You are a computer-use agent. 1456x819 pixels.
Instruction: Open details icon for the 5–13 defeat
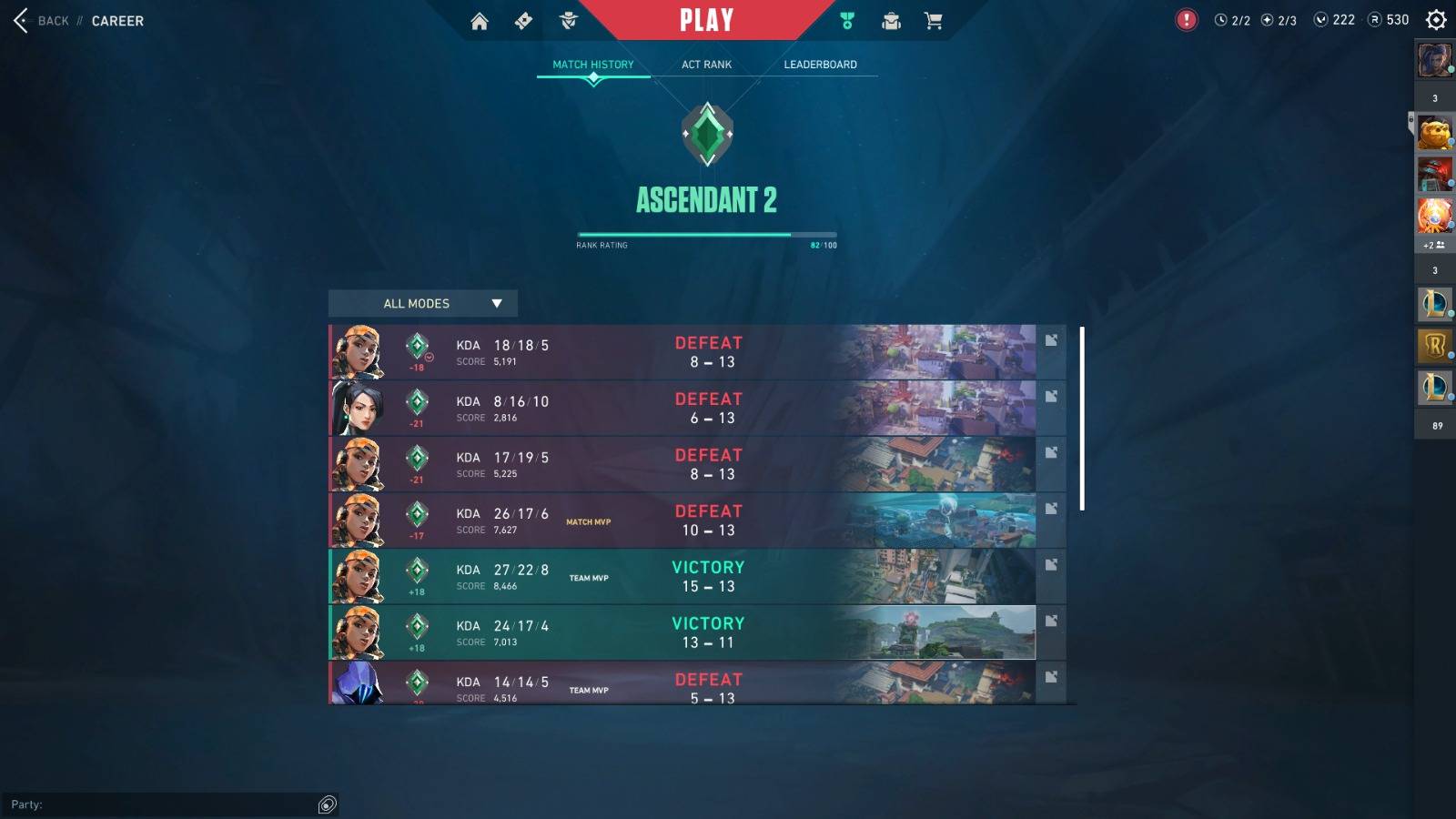(x=1051, y=677)
